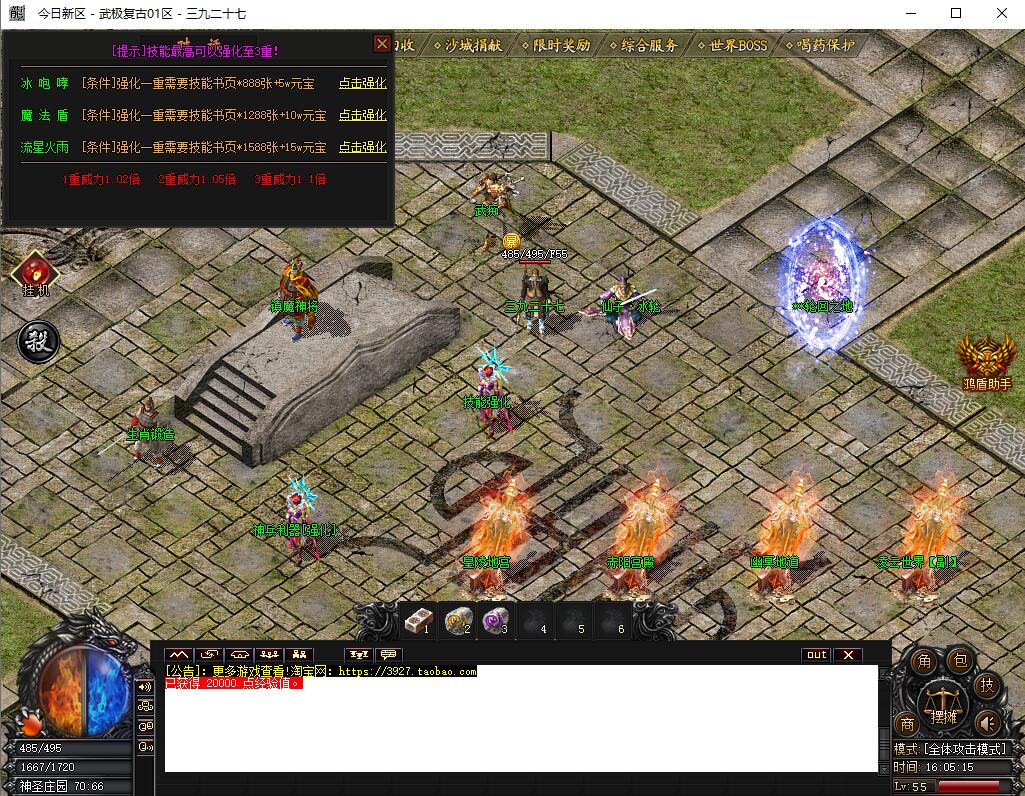Open the skills panel with 技 button

[986, 686]
